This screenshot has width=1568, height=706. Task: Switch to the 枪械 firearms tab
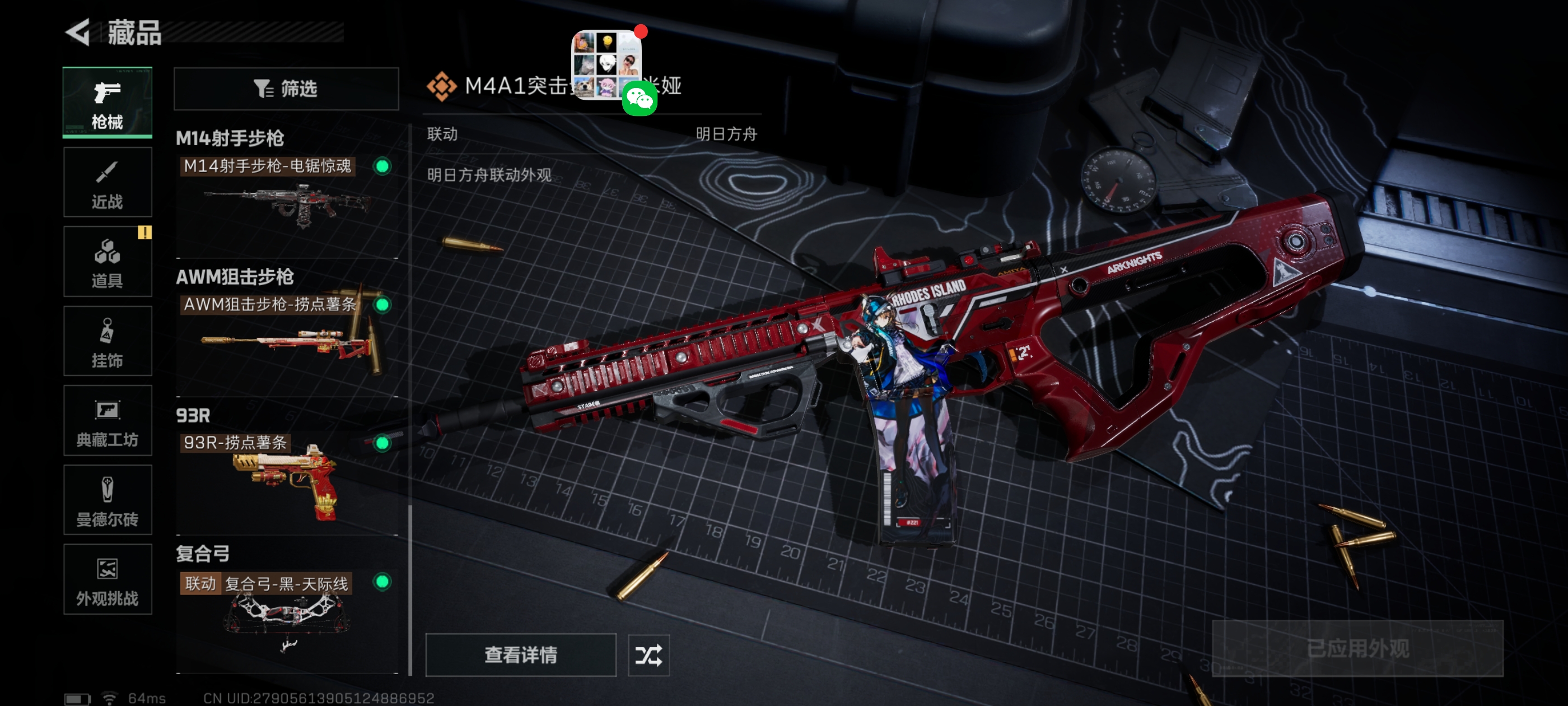click(107, 103)
